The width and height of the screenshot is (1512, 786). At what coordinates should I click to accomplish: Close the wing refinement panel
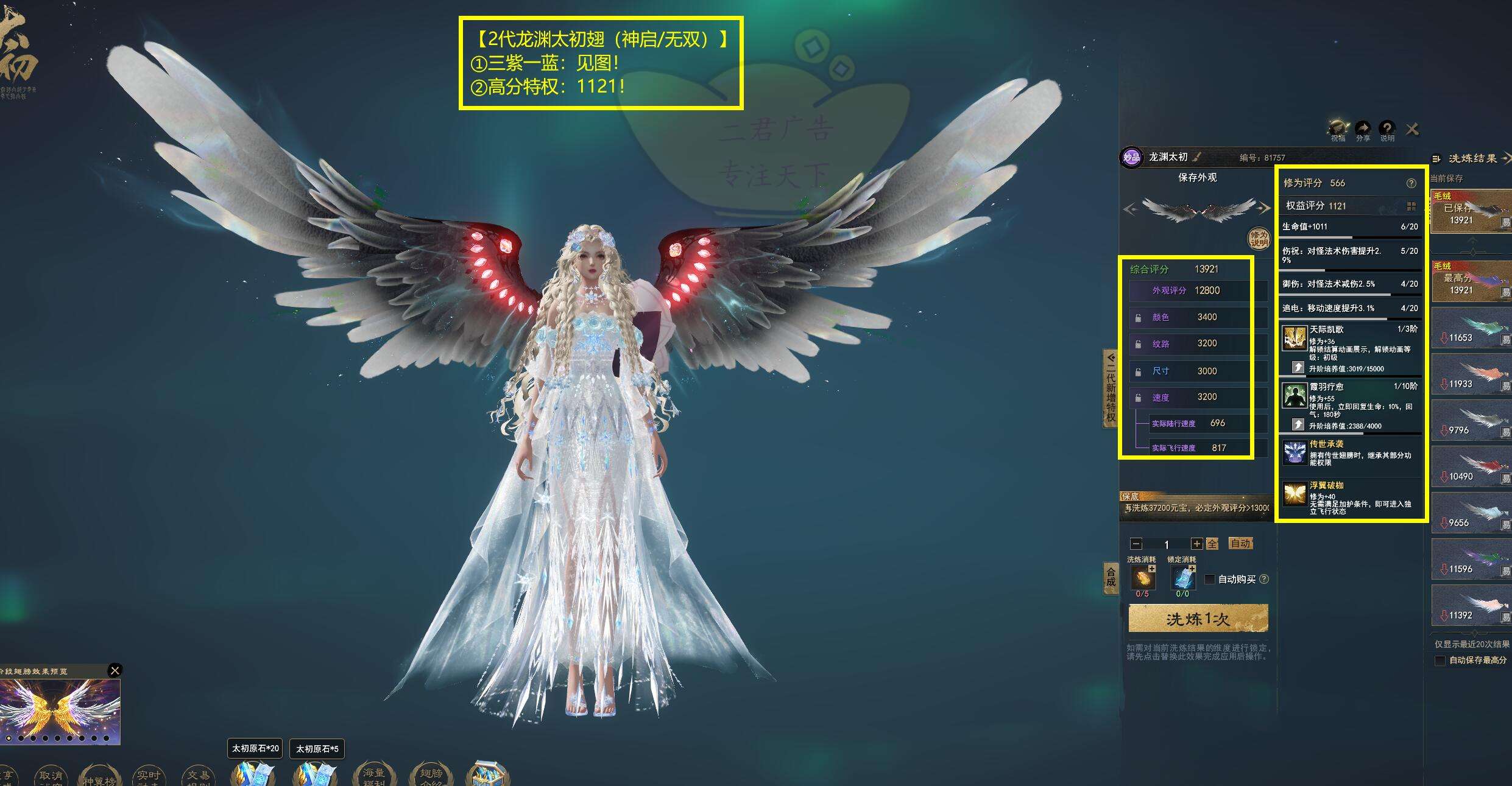1412,129
